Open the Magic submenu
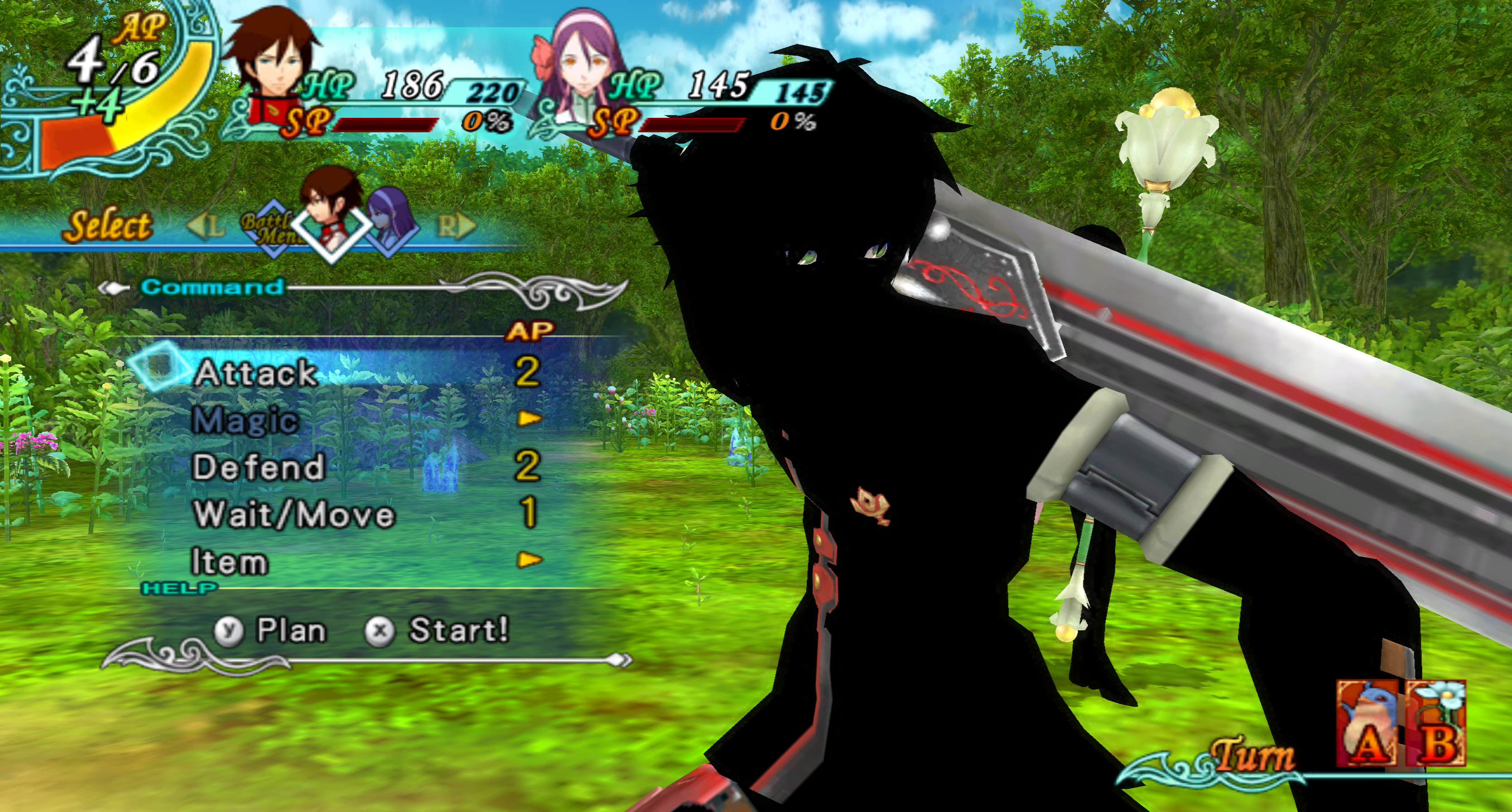The image size is (1512, 812). click(245, 420)
